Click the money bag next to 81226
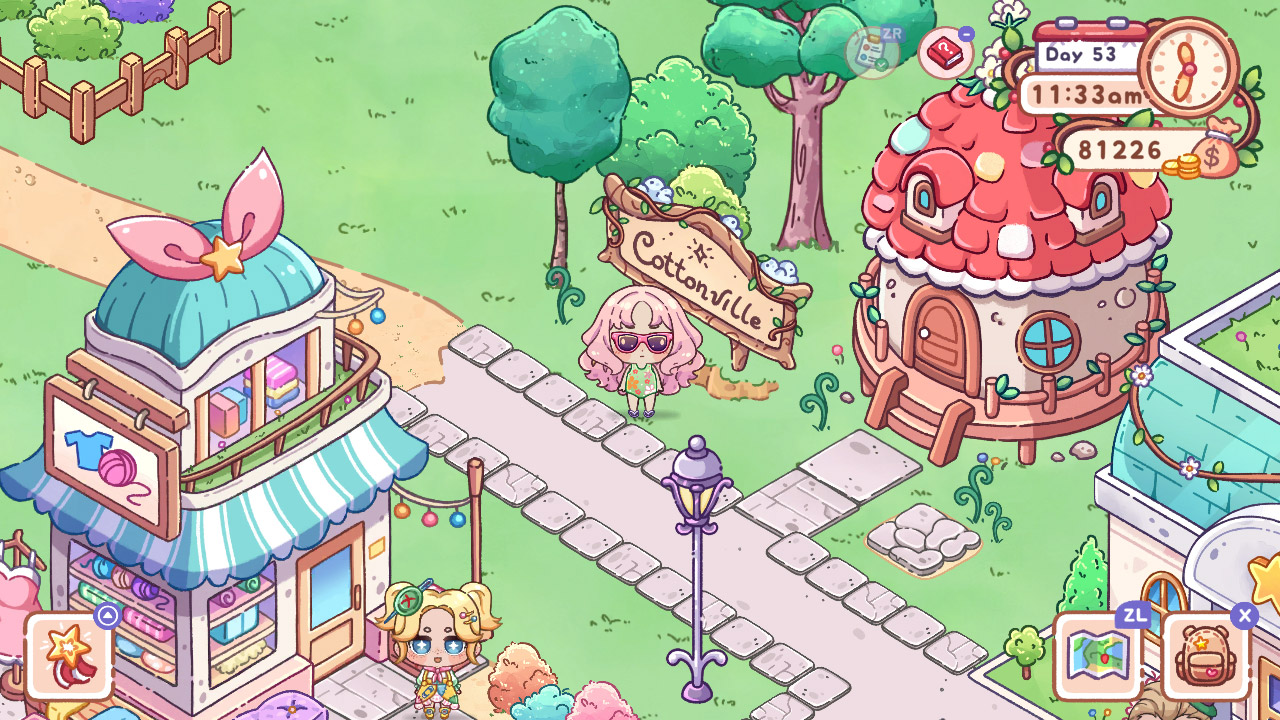Image resolution: width=1280 pixels, height=720 pixels. (x=1212, y=155)
